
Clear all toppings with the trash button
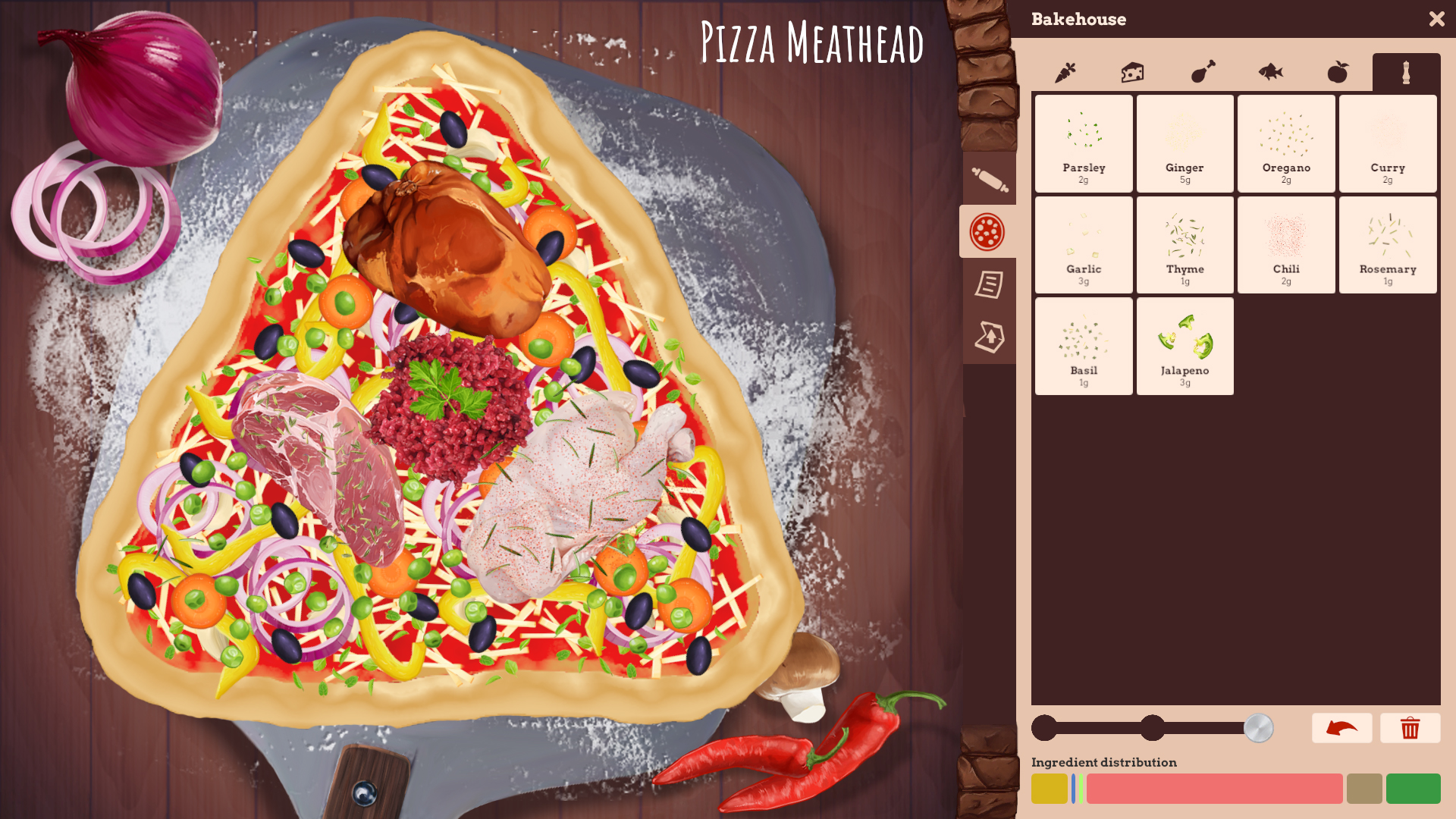pos(1410,728)
